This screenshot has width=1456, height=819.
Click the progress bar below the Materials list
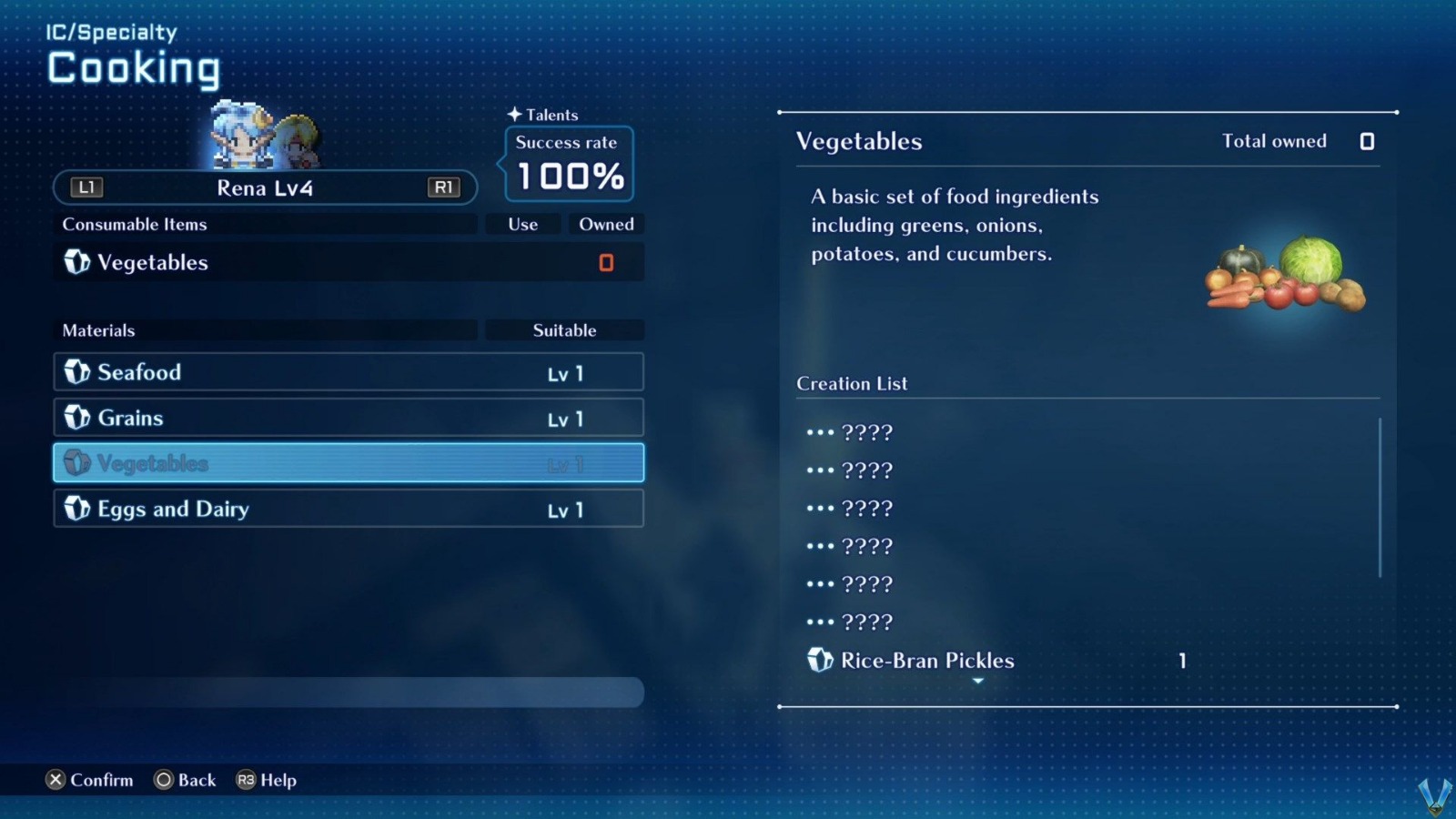[346, 693]
